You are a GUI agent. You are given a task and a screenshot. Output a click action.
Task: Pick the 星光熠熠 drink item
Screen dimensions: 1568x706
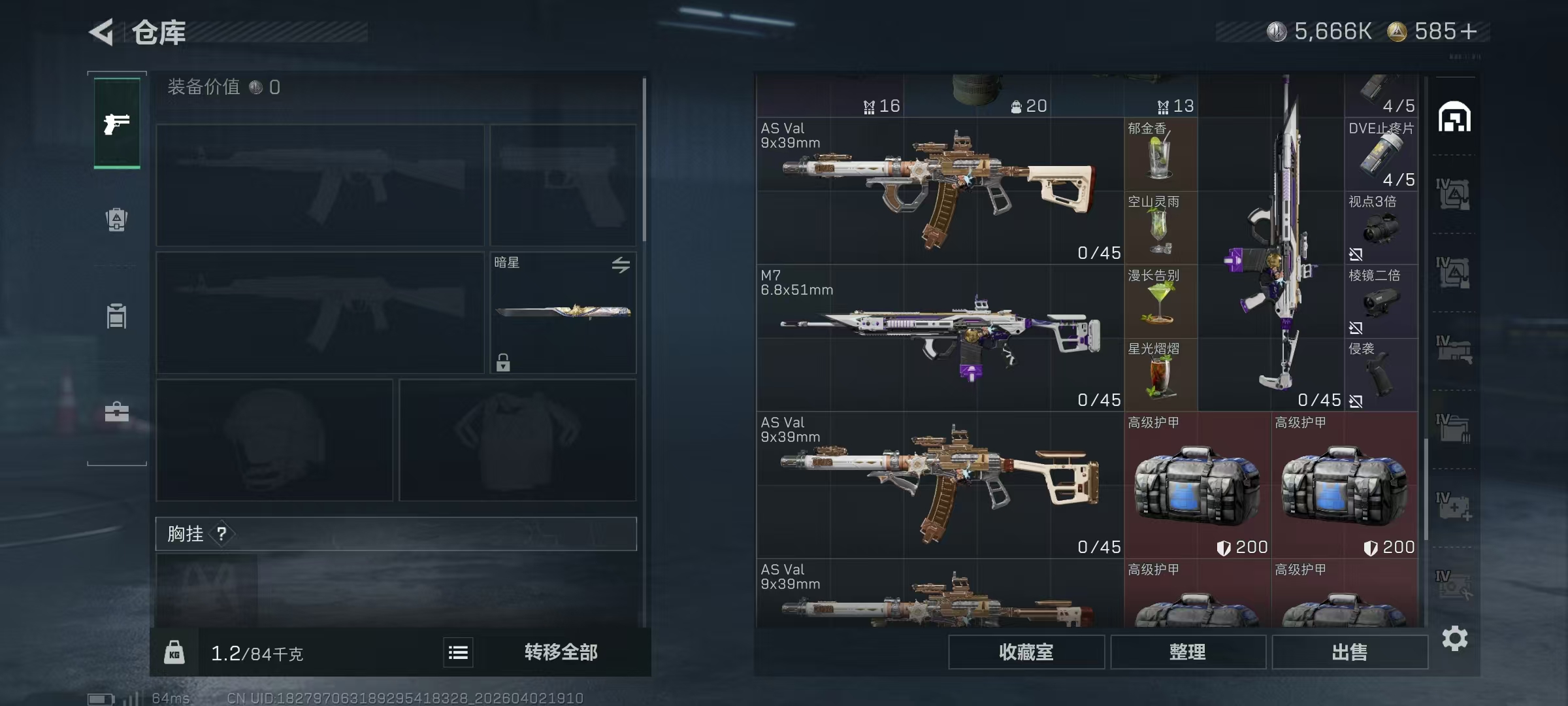(1160, 375)
